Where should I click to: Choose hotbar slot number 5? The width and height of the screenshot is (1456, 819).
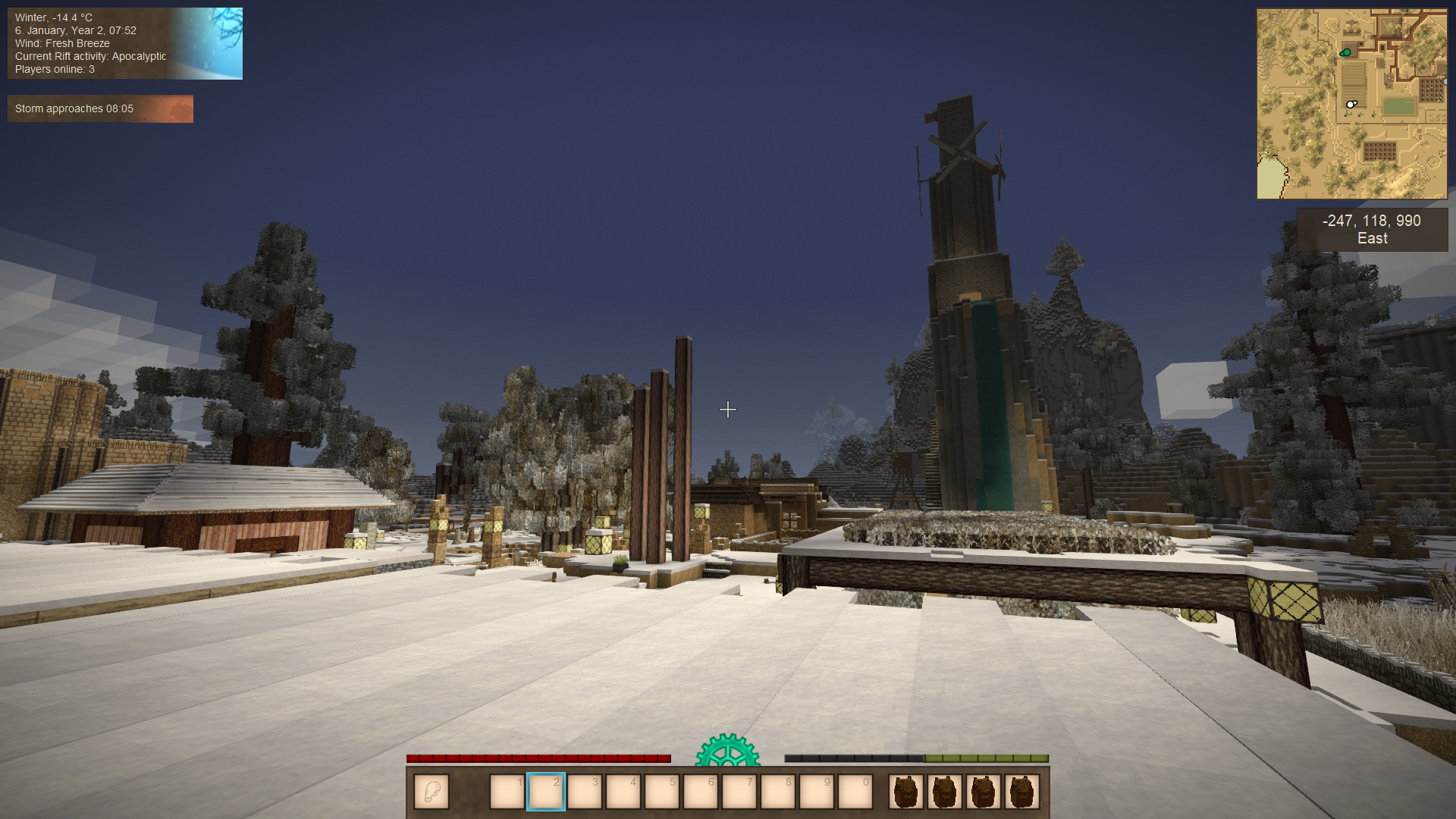click(x=662, y=792)
